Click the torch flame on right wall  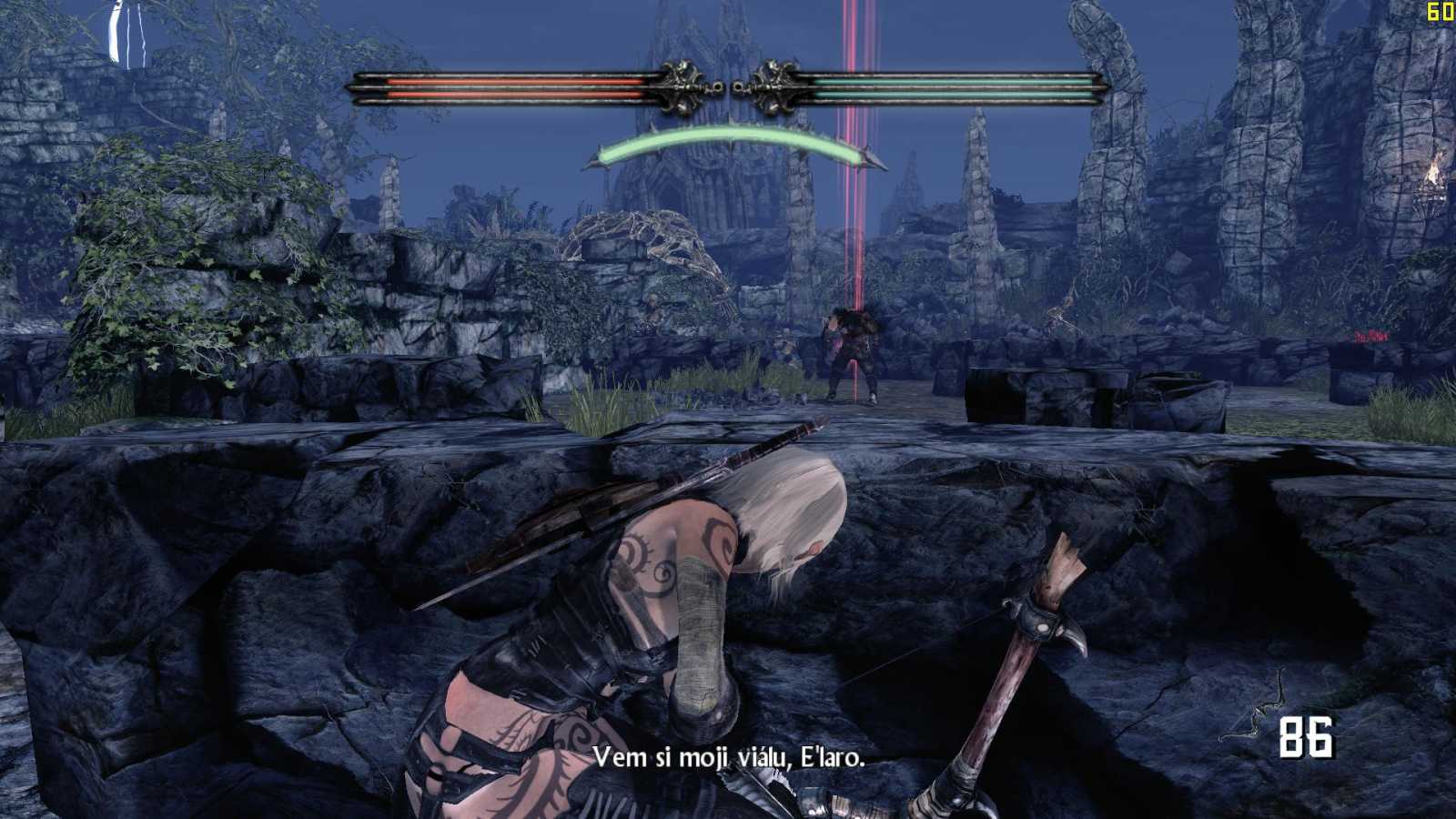pyautogui.click(x=1435, y=168)
